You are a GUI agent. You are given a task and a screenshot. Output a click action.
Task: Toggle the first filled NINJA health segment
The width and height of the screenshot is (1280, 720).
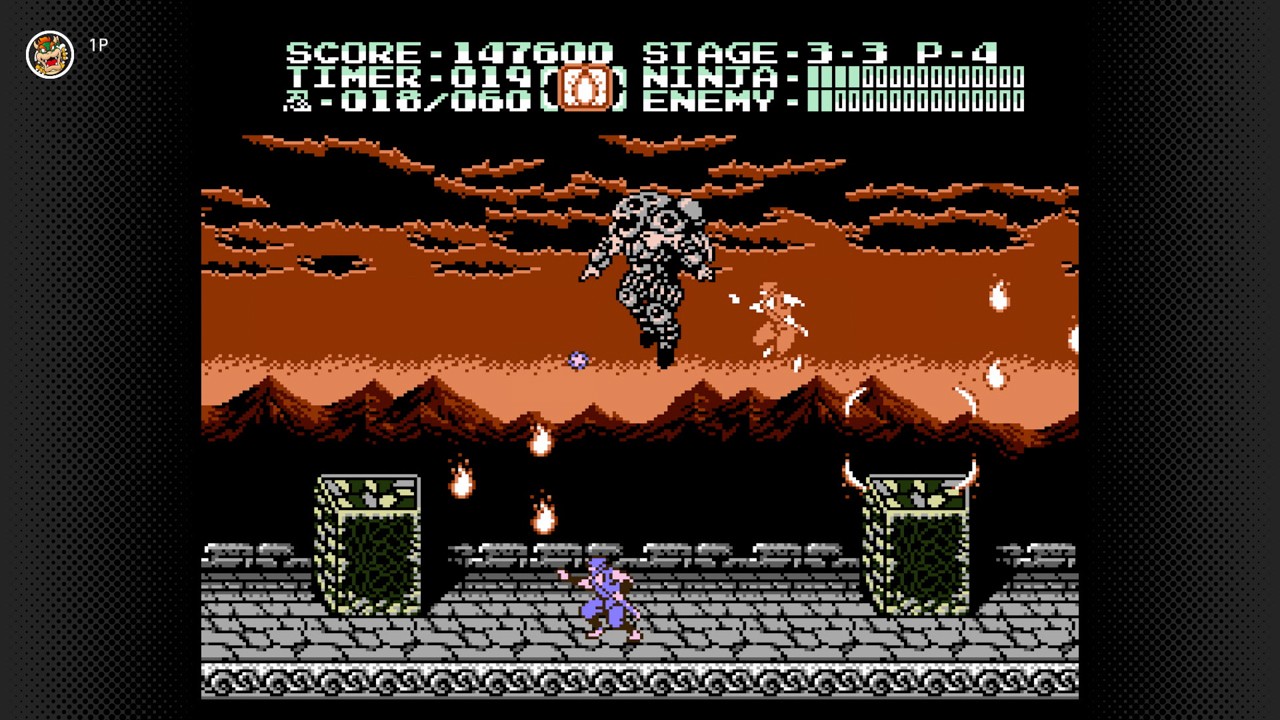click(x=813, y=78)
